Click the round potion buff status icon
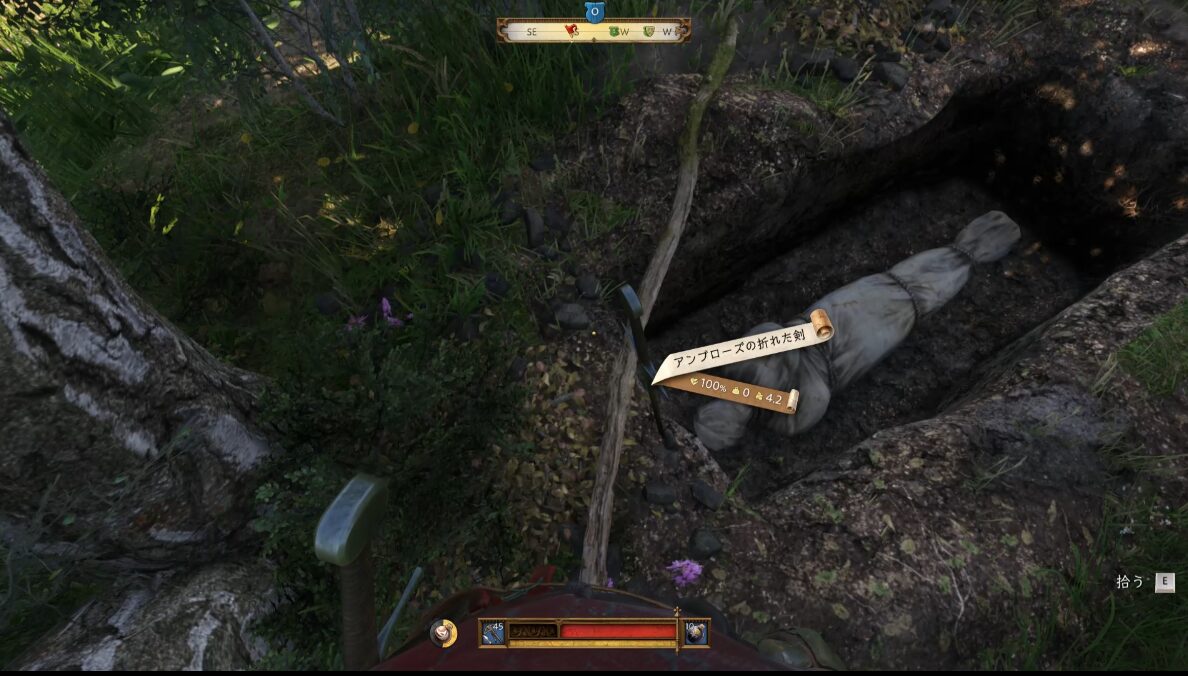Image resolution: width=1188 pixels, height=676 pixels. (x=443, y=632)
